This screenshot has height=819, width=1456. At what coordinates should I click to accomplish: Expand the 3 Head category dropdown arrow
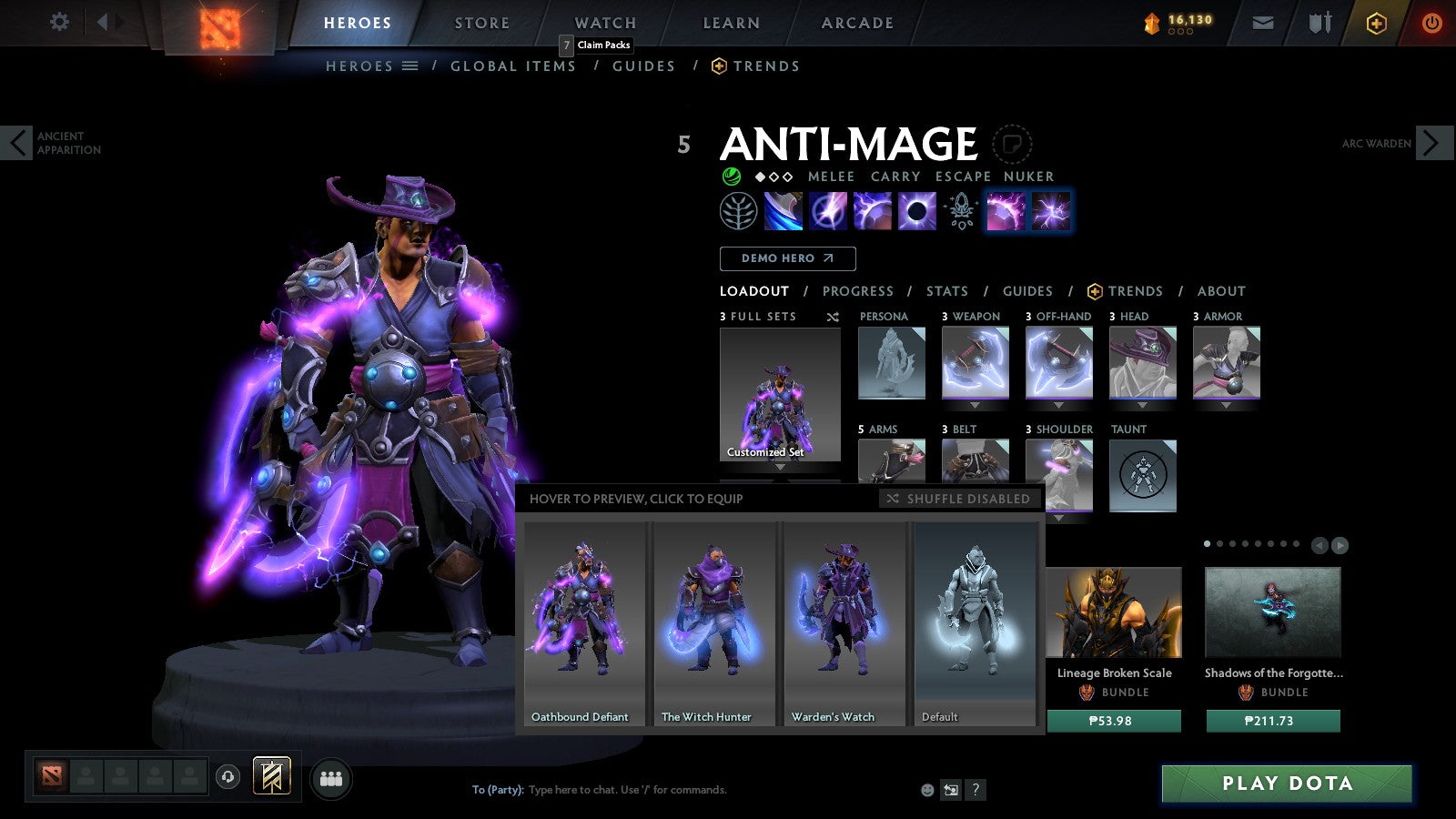1142,403
